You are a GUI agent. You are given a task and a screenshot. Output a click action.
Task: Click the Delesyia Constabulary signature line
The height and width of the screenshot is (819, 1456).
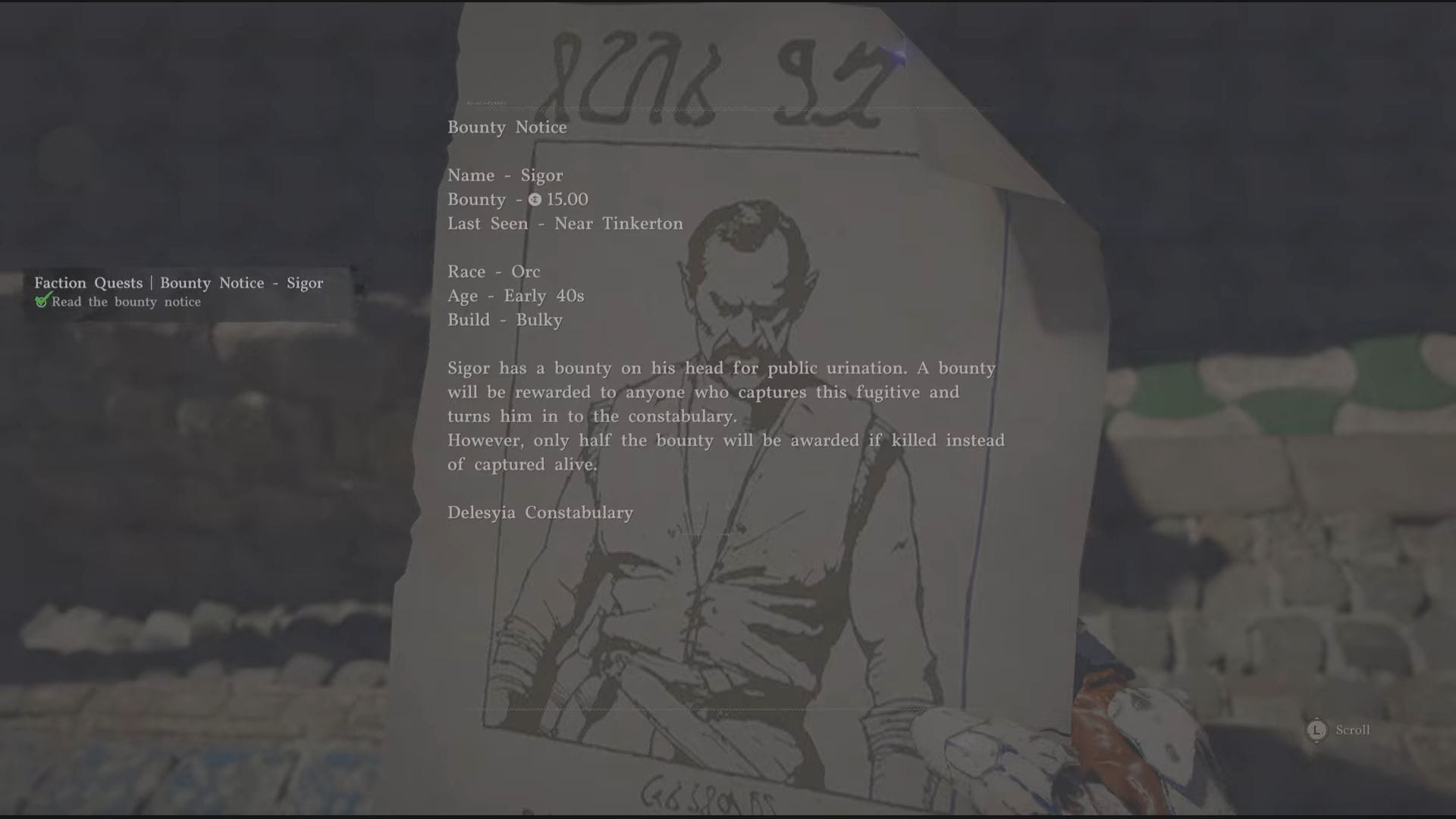click(540, 513)
